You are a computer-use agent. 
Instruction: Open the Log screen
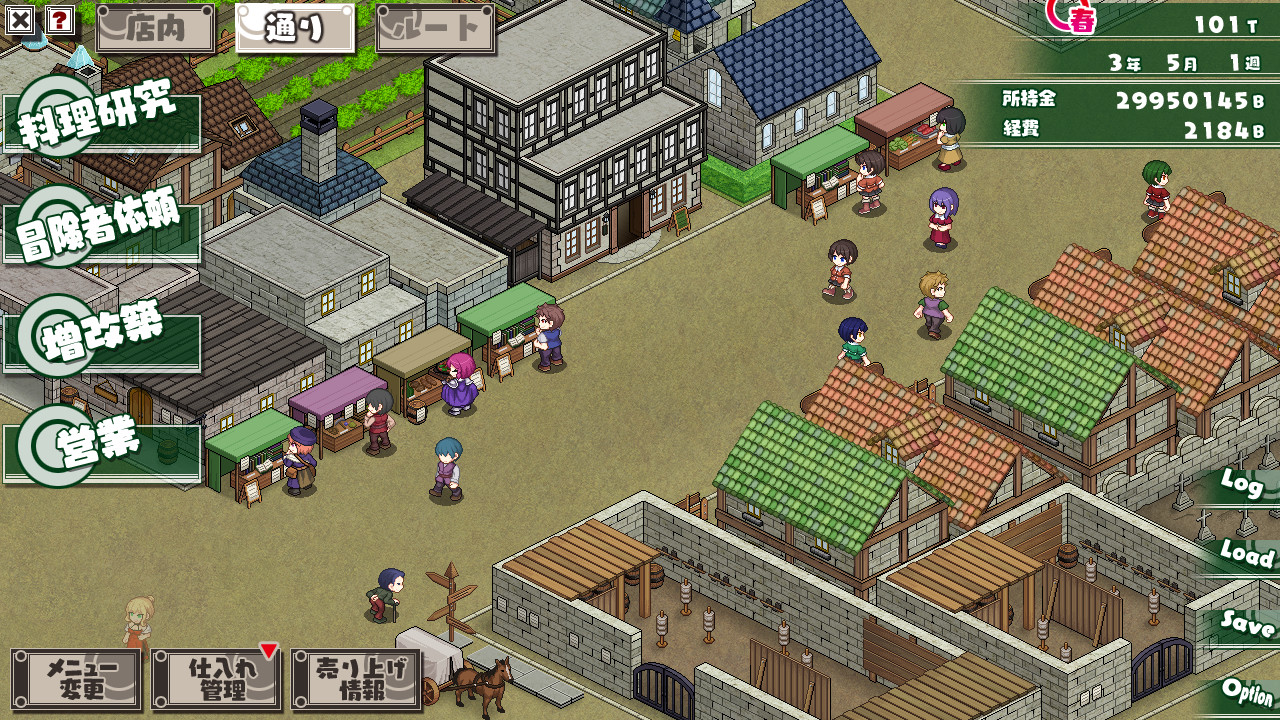pos(1242,486)
